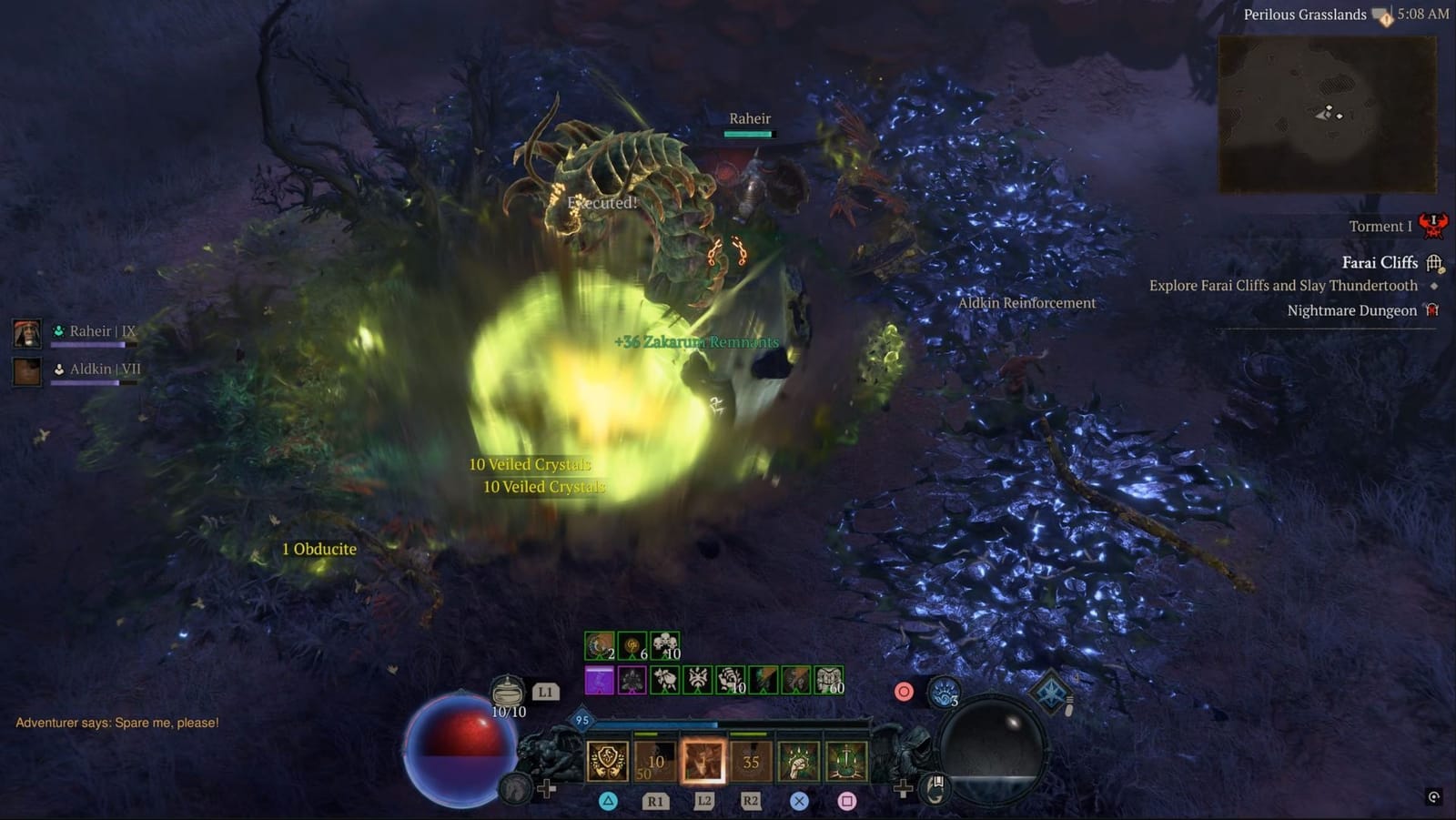Screen dimensions: 1456x820
Task: Click the Slay Thundertooth objective text
Action: point(1283,285)
